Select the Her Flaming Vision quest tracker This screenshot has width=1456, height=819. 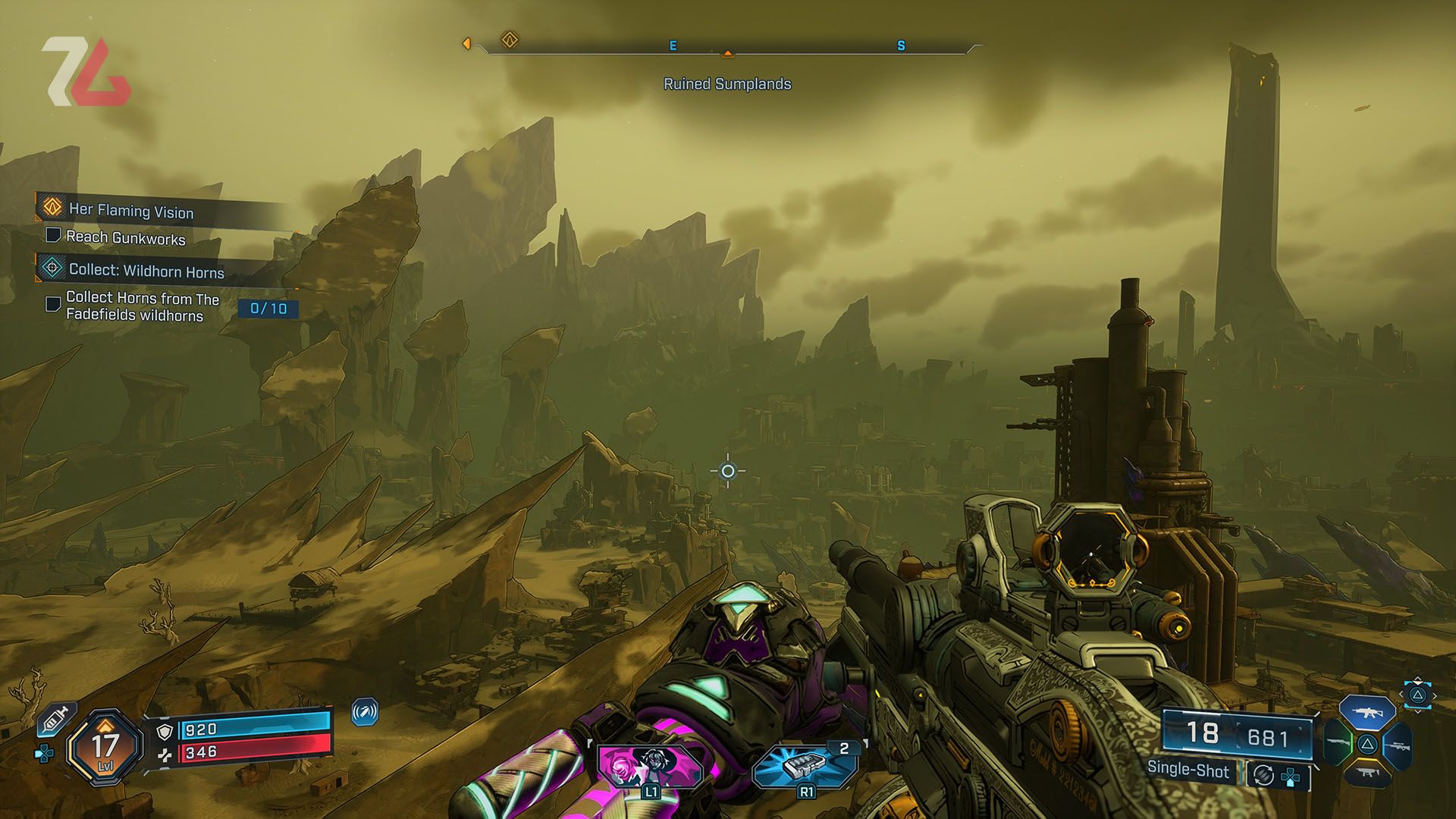pos(130,211)
